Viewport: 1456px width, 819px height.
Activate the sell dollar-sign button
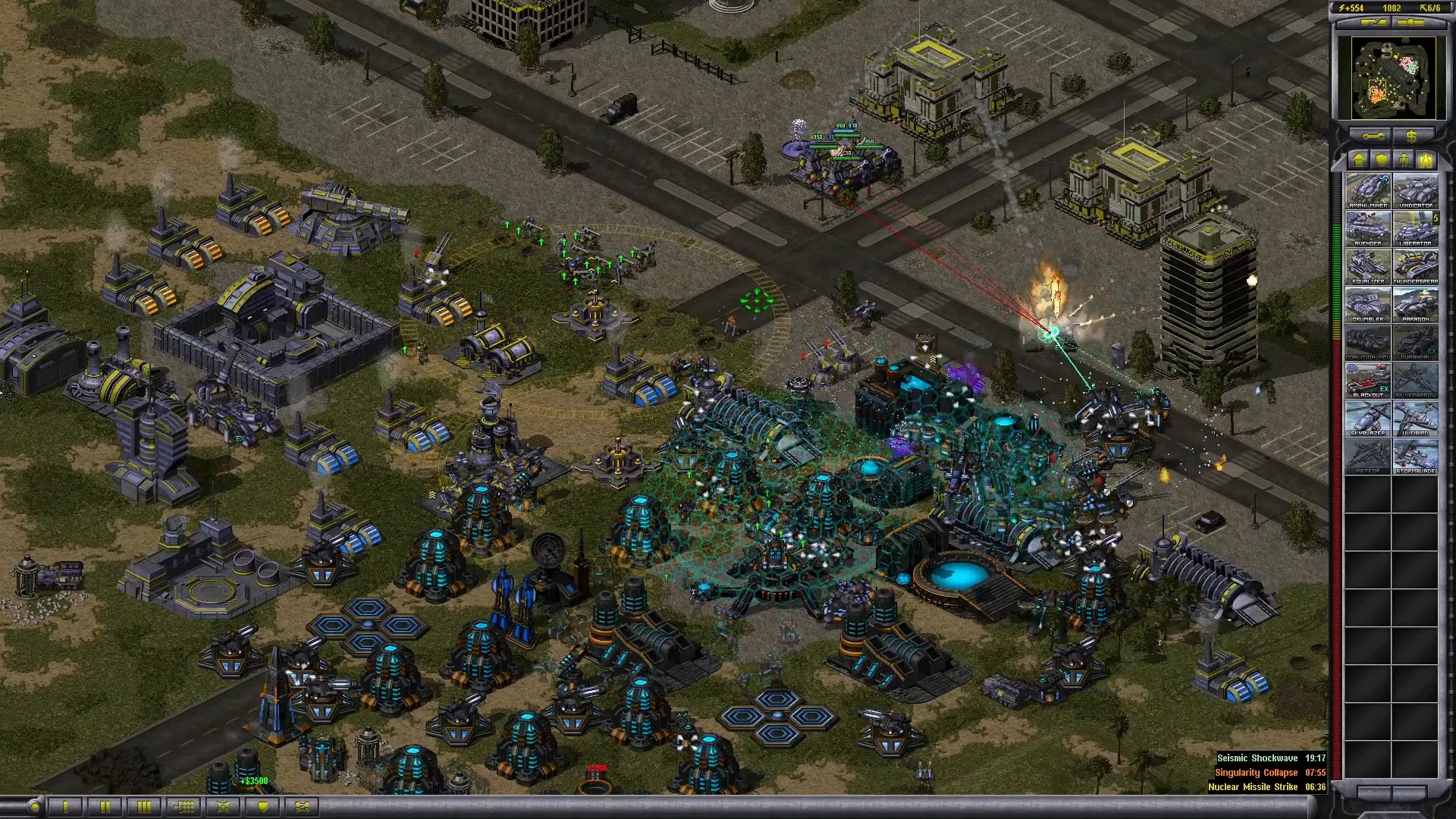tap(1411, 136)
